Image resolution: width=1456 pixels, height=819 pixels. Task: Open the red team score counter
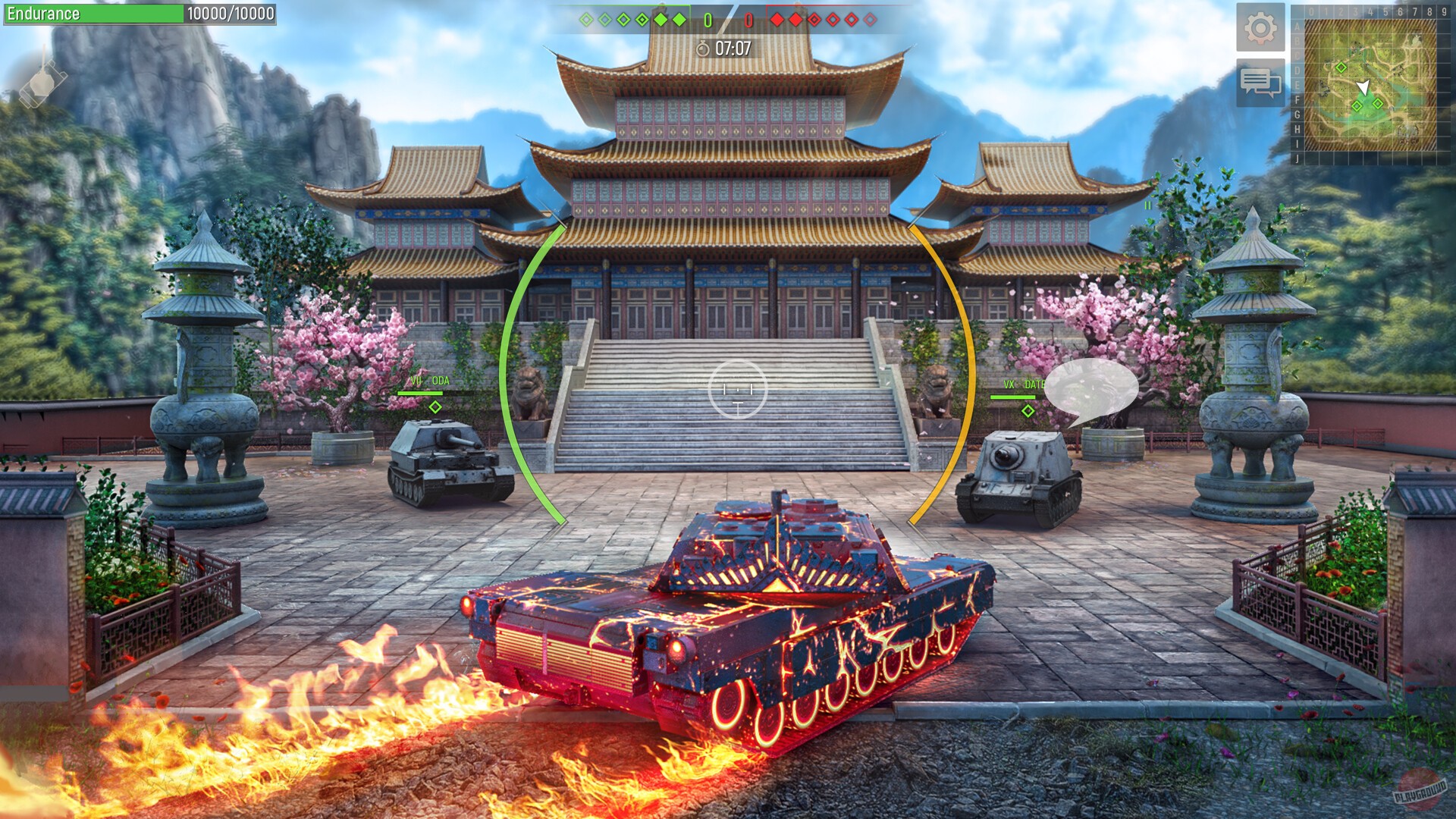click(749, 21)
